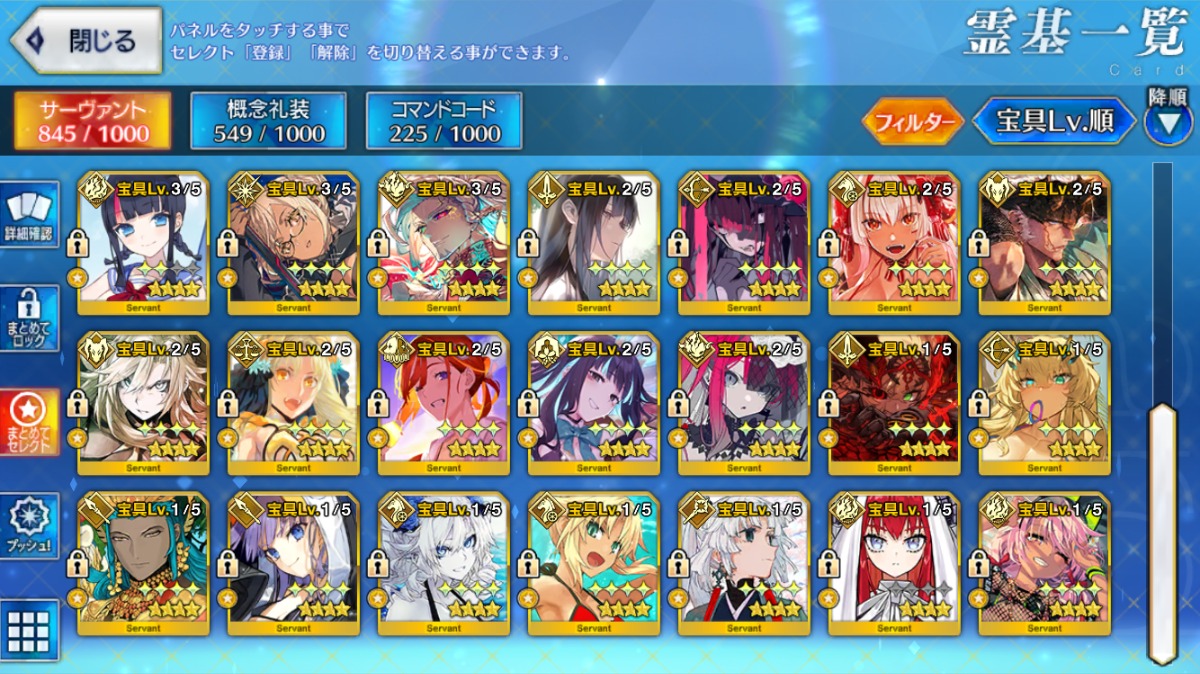This screenshot has width=1200, height=674.
Task: Activate まとめてロック bulk lock mode
Action: (x=30, y=318)
